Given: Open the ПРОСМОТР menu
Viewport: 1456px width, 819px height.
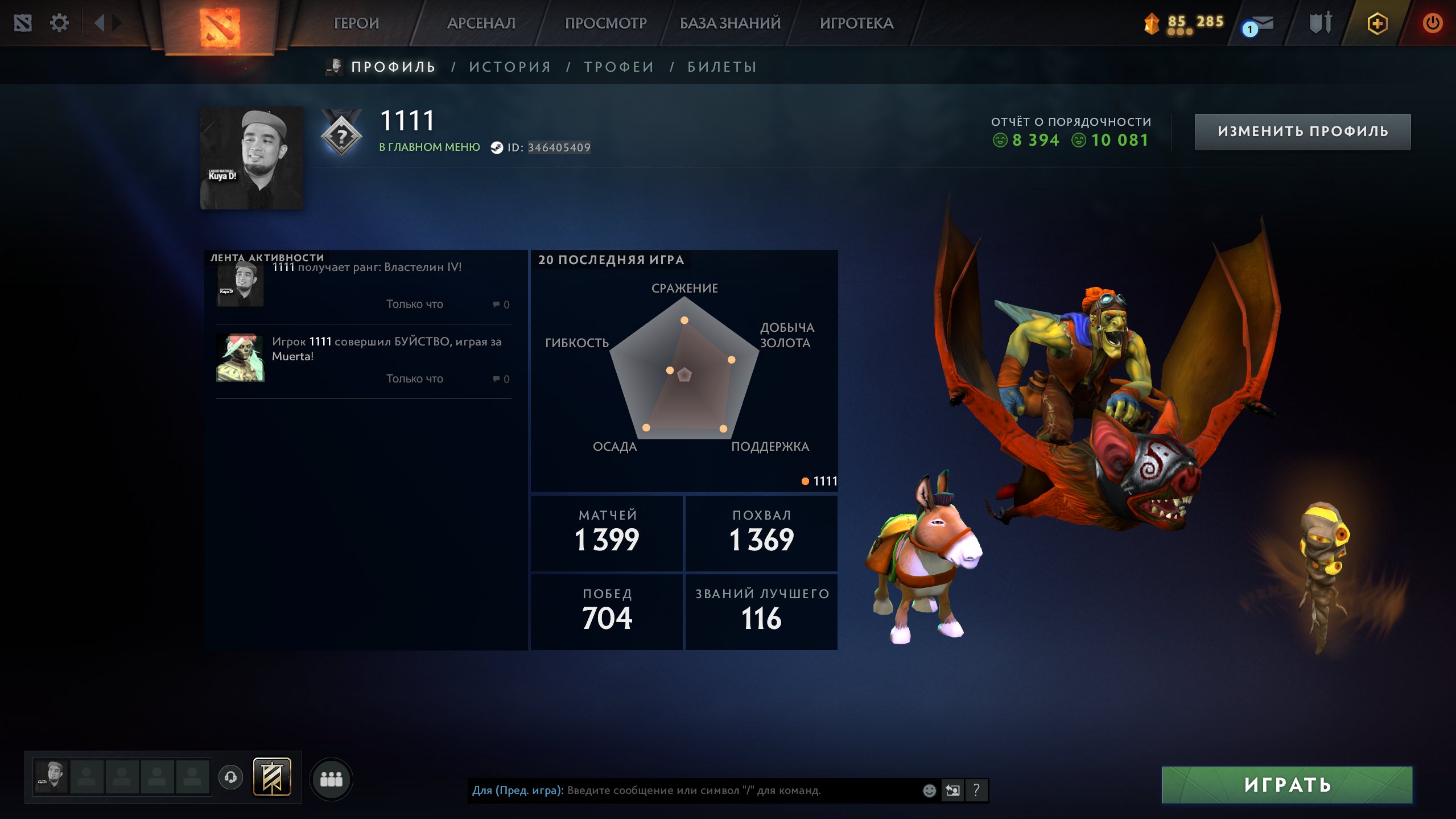Looking at the screenshot, I should (x=605, y=23).
